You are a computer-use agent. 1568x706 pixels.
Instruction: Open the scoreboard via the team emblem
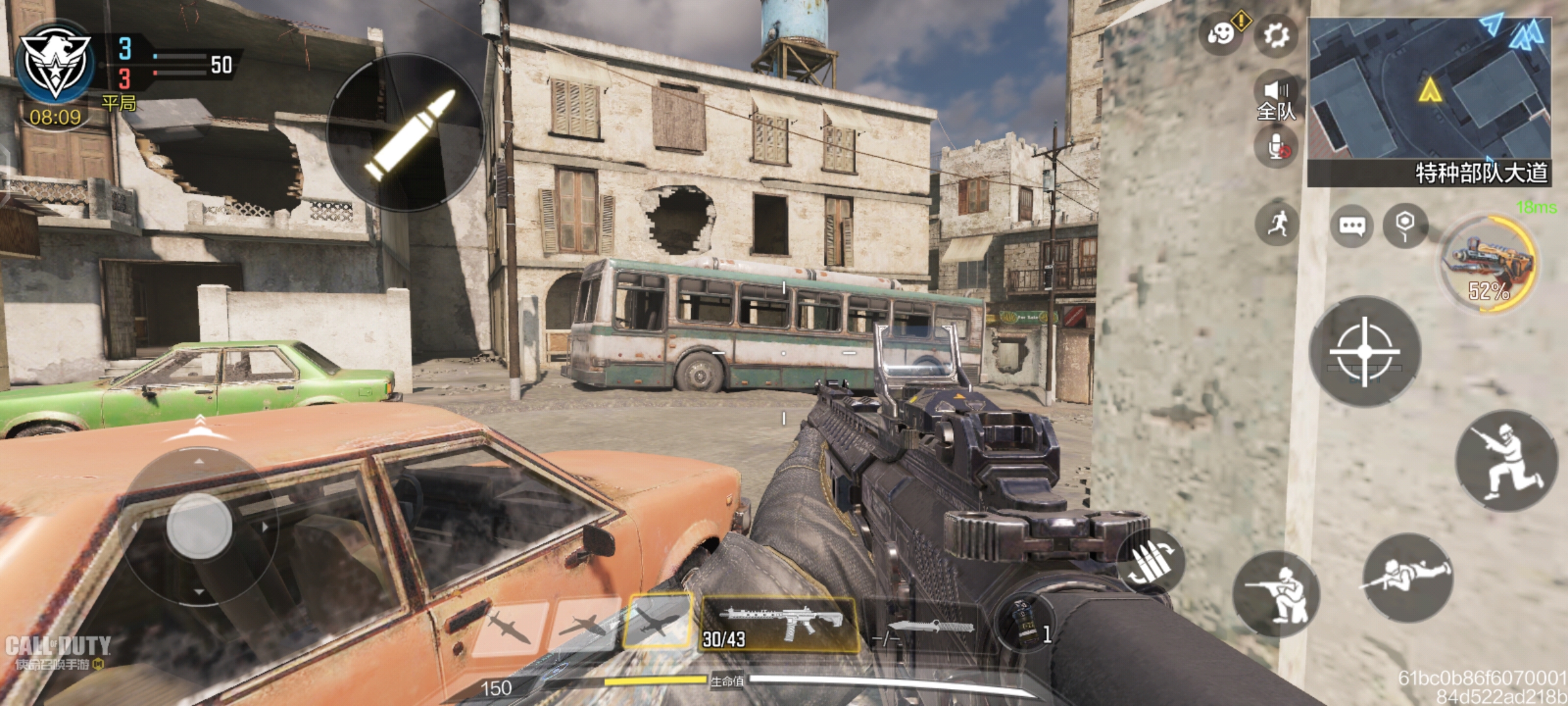coord(56,63)
